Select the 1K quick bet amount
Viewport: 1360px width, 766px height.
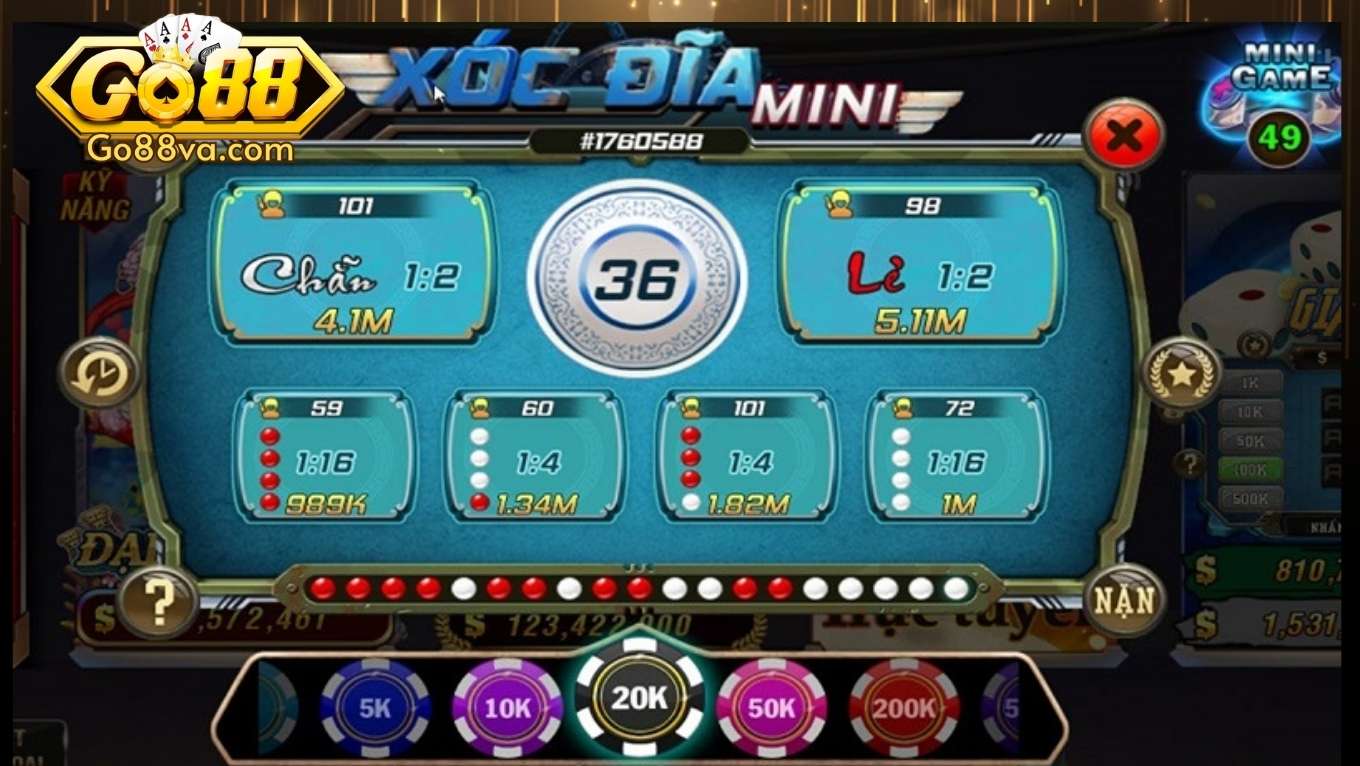1249,379
